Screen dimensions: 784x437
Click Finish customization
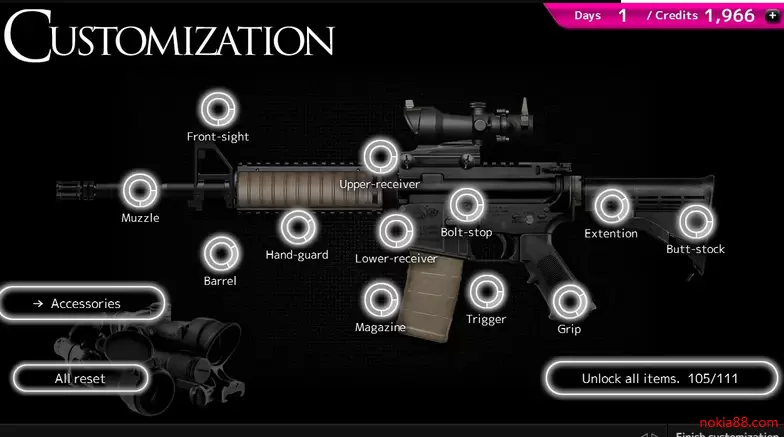[x=728, y=434]
